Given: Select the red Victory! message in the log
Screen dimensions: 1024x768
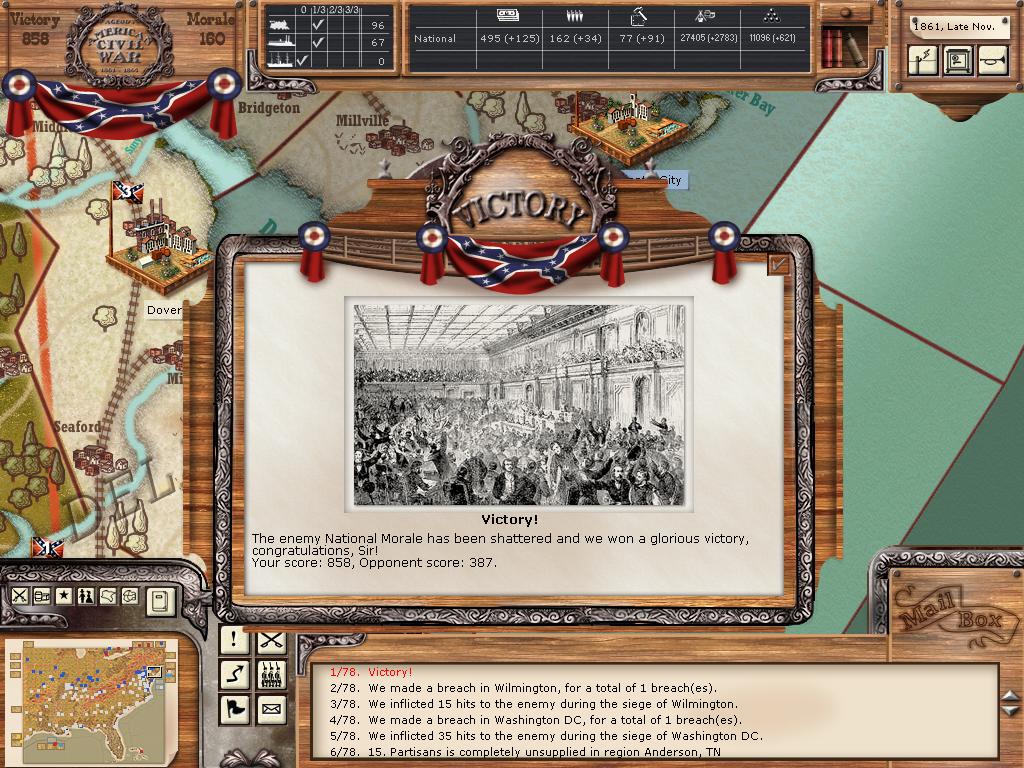Looking at the screenshot, I should click(390, 672).
